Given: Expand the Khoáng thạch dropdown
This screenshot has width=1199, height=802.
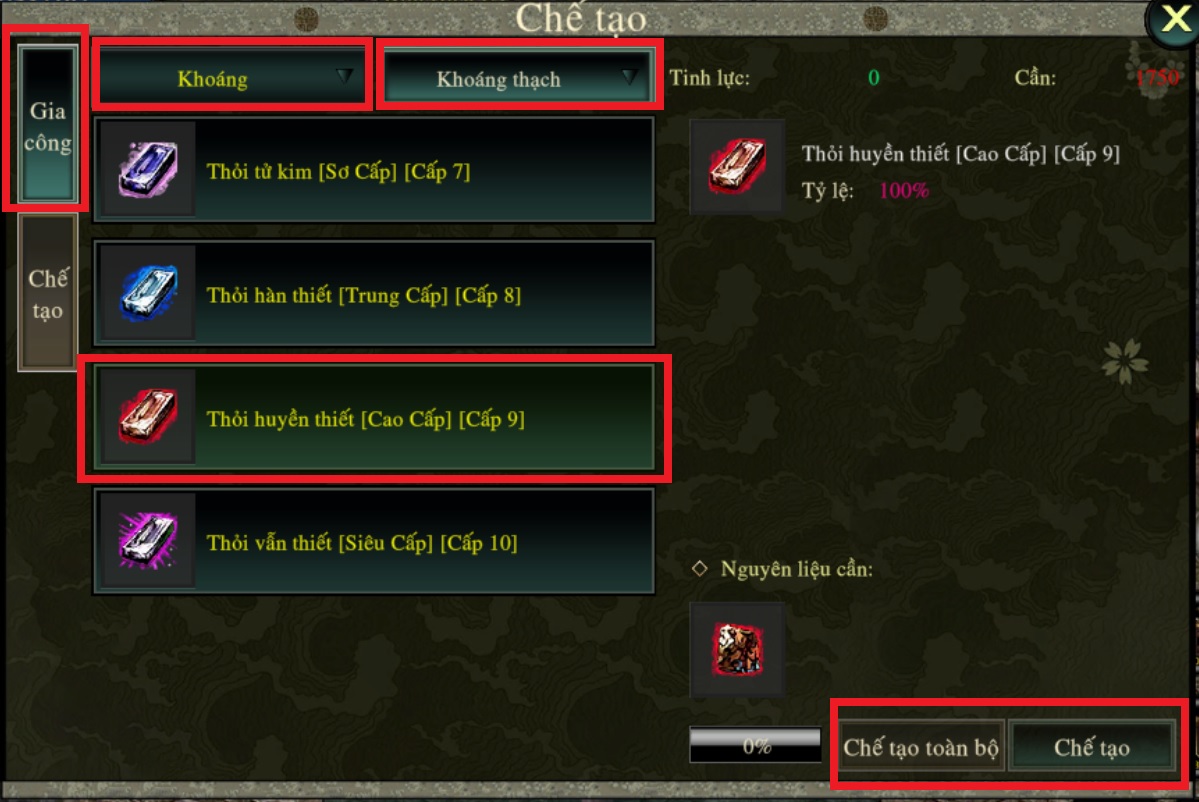Looking at the screenshot, I should [x=520, y=78].
